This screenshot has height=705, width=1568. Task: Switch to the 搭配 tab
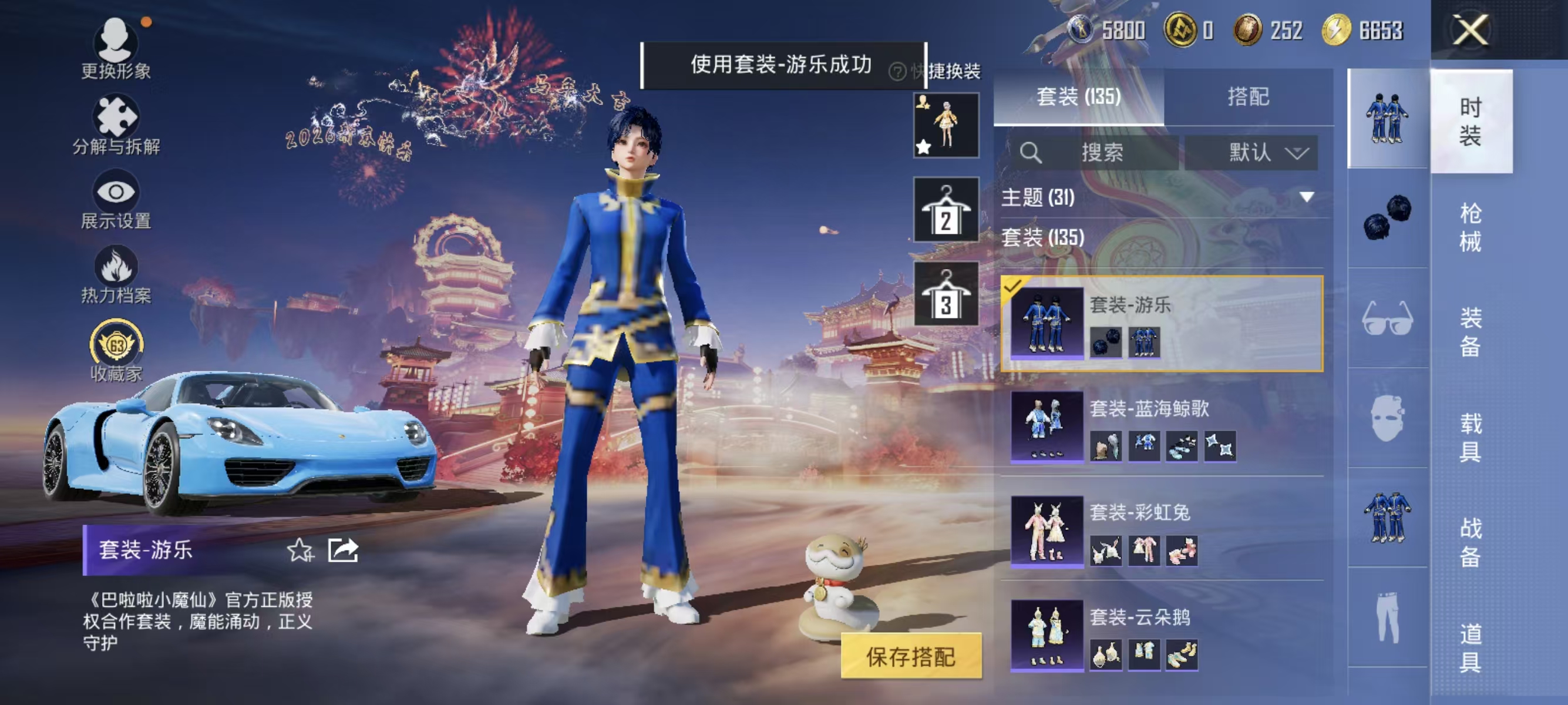[x=1254, y=98]
